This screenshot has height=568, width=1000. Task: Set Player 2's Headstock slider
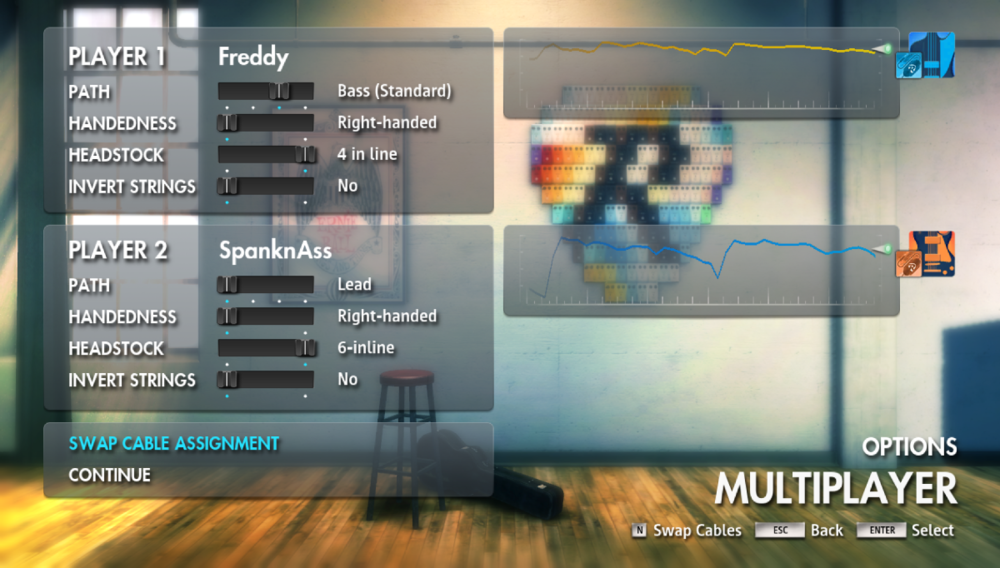click(x=266, y=348)
